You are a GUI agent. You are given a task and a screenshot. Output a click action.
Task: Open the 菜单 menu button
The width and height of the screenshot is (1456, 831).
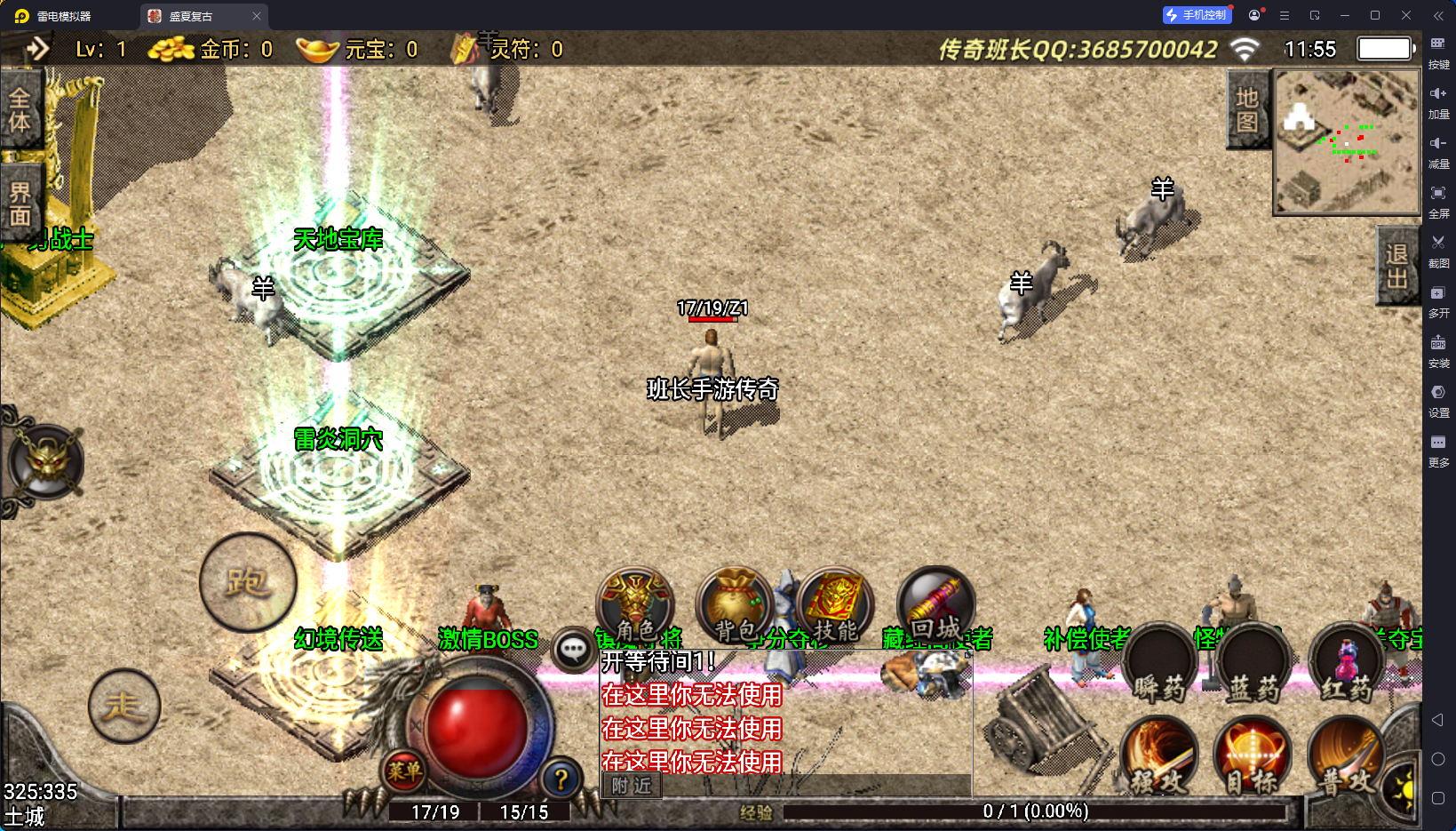pos(404,771)
